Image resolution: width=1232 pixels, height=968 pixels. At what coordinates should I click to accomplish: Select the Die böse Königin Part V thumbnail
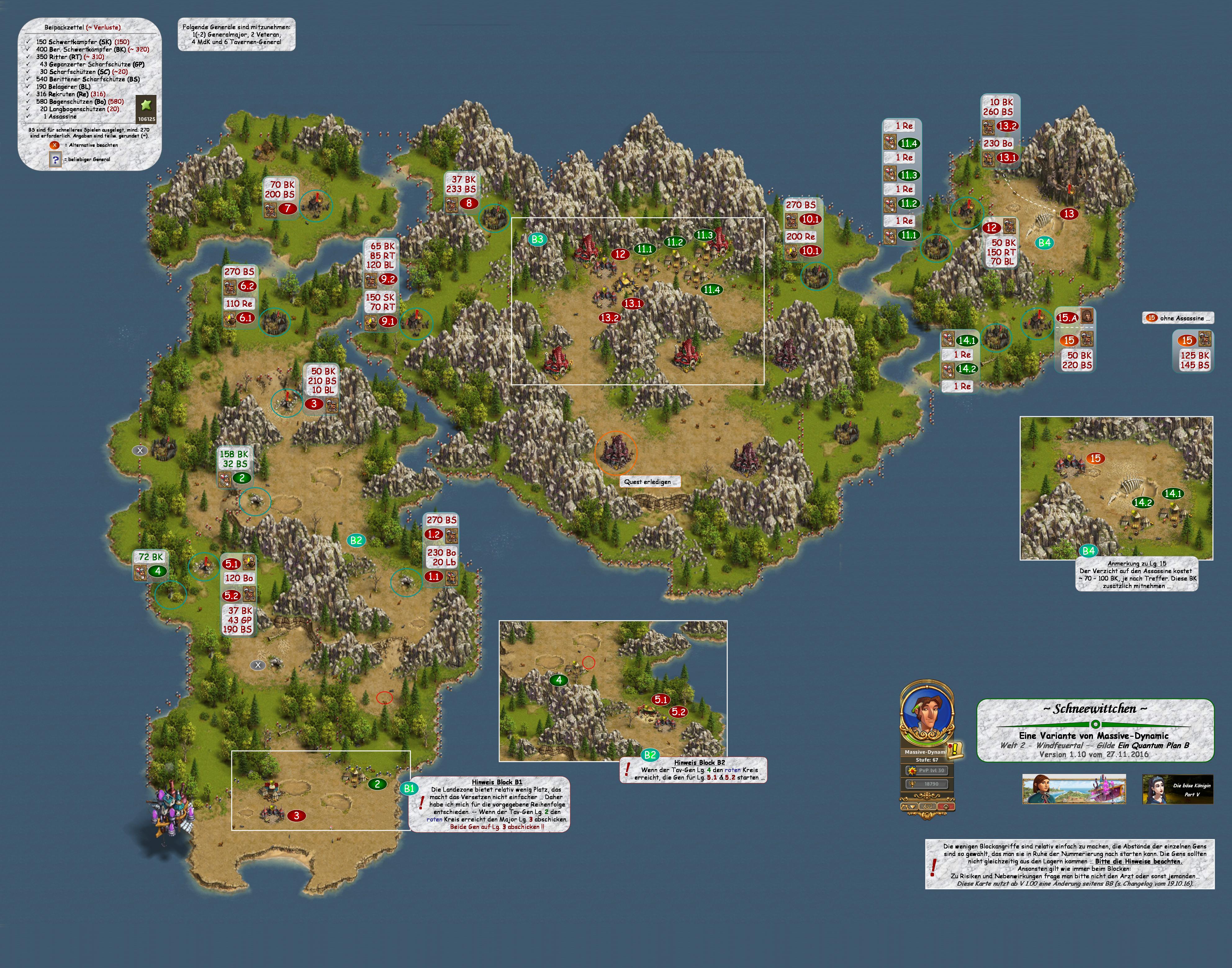(1178, 789)
